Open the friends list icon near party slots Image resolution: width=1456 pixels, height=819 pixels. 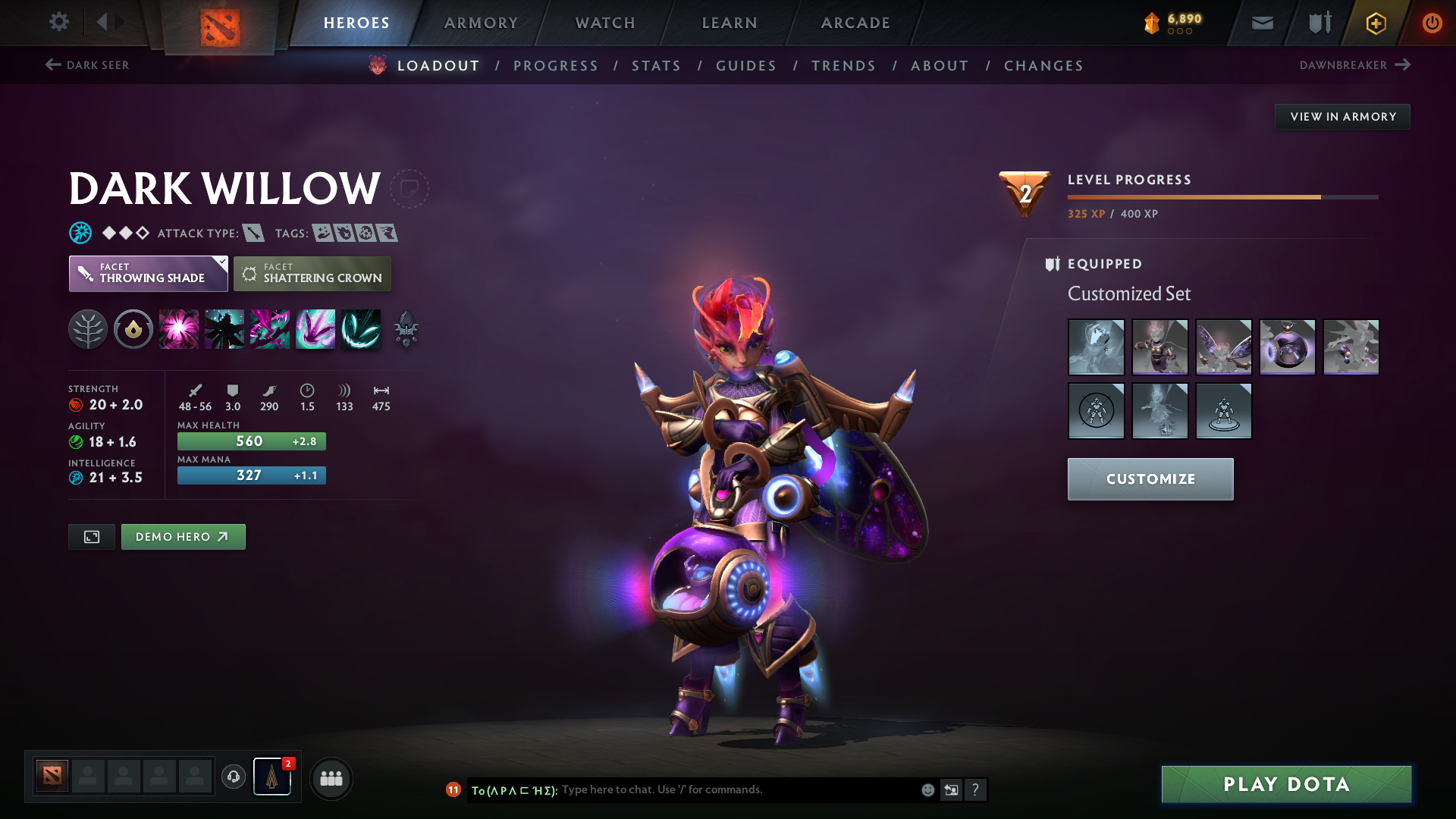pyautogui.click(x=331, y=778)
